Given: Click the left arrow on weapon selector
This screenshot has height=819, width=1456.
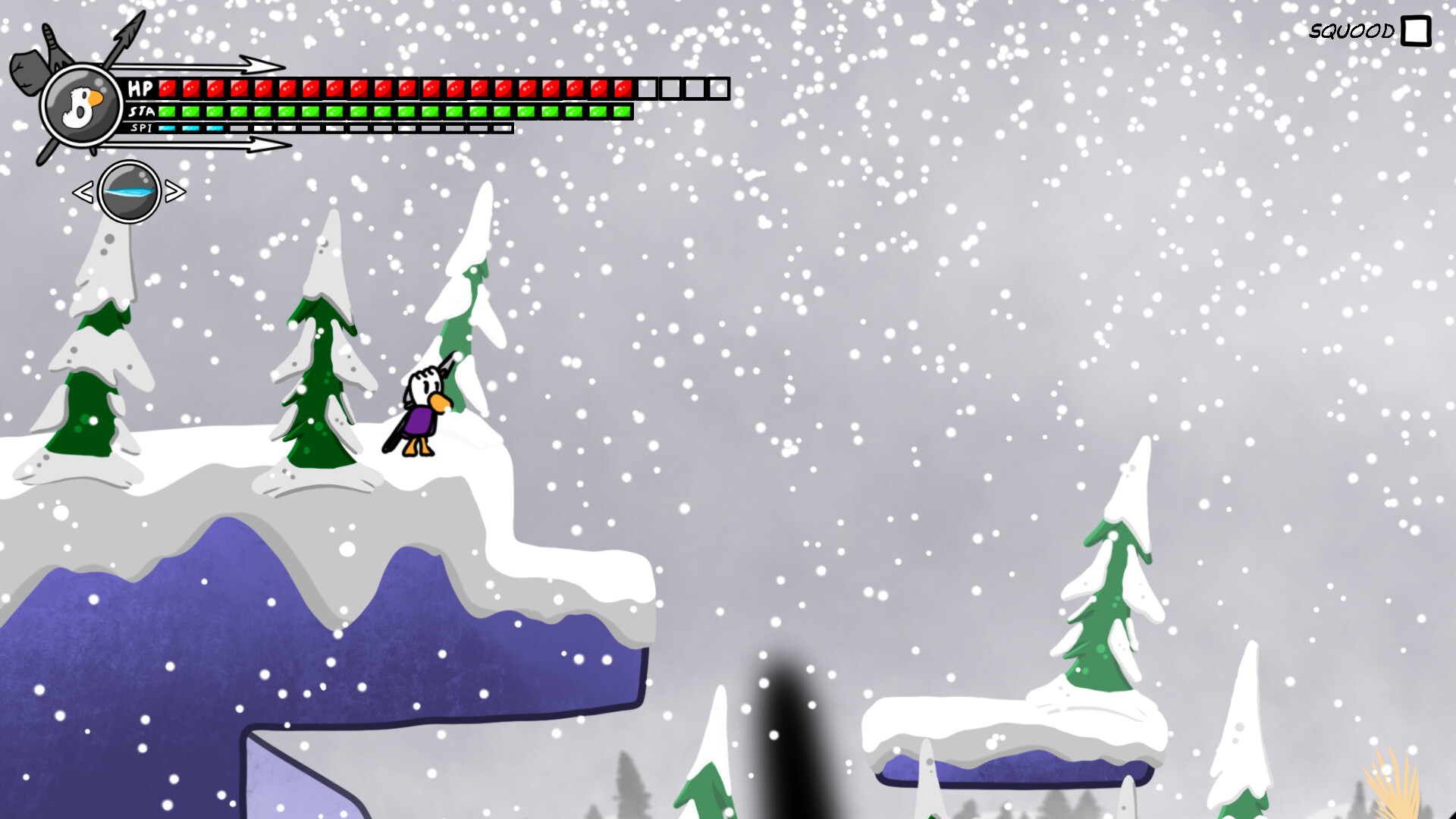Looking at the screenshot, I should tap(83, 193).
